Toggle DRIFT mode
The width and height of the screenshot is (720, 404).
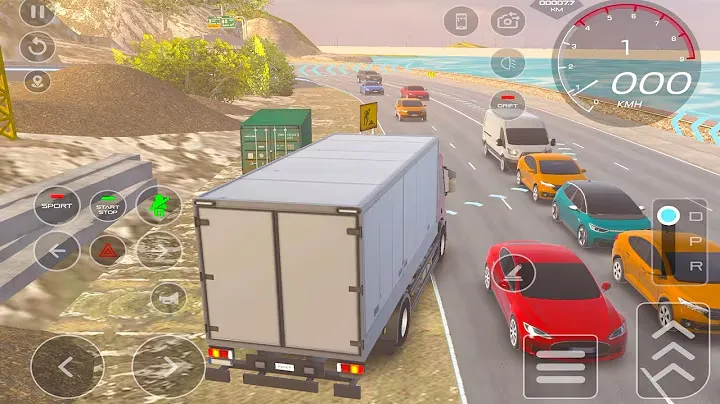(x=508, y=103)
